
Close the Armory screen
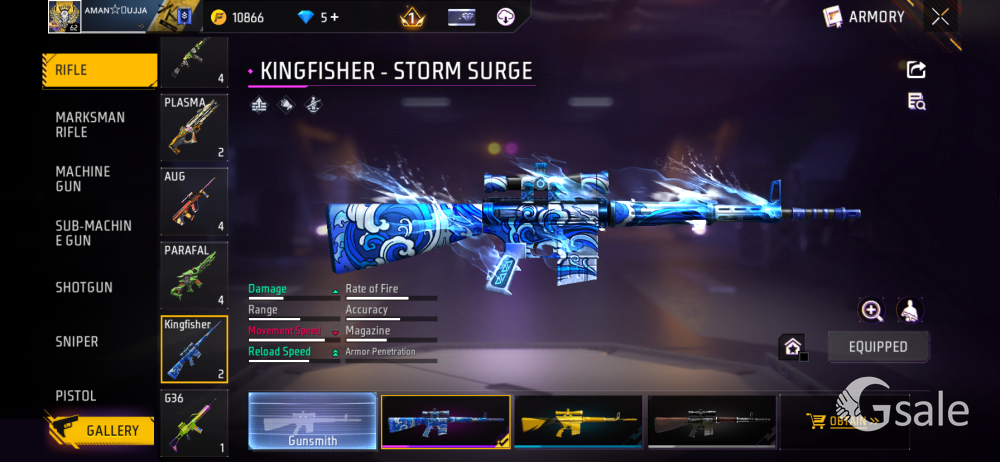940,16
